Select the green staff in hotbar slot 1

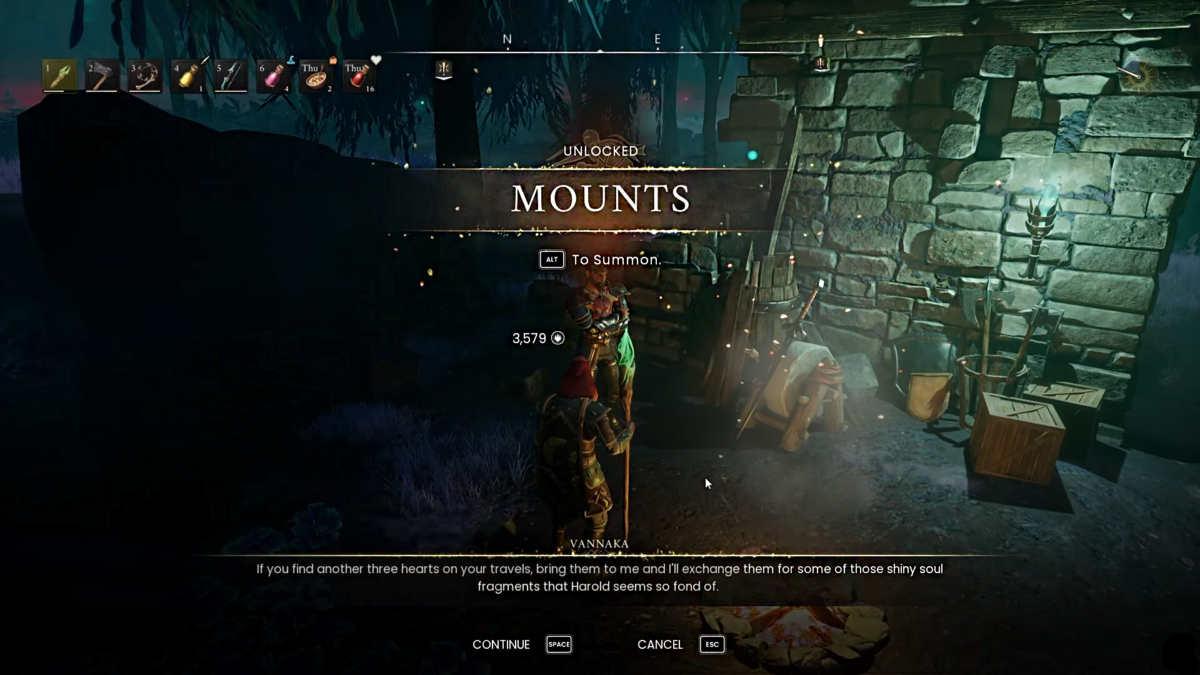pyautogui.click(x=60, y=76)
